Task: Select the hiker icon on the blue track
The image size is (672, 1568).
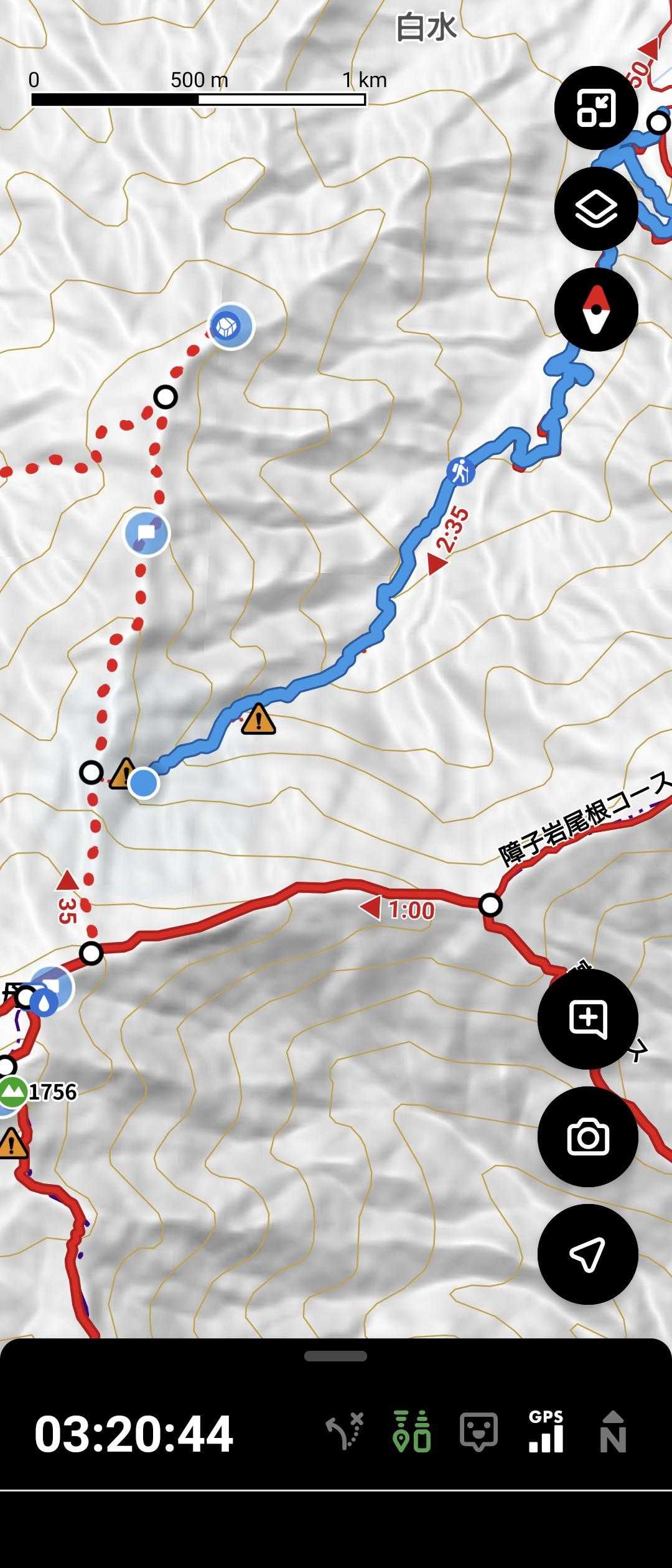Action: 460,471
